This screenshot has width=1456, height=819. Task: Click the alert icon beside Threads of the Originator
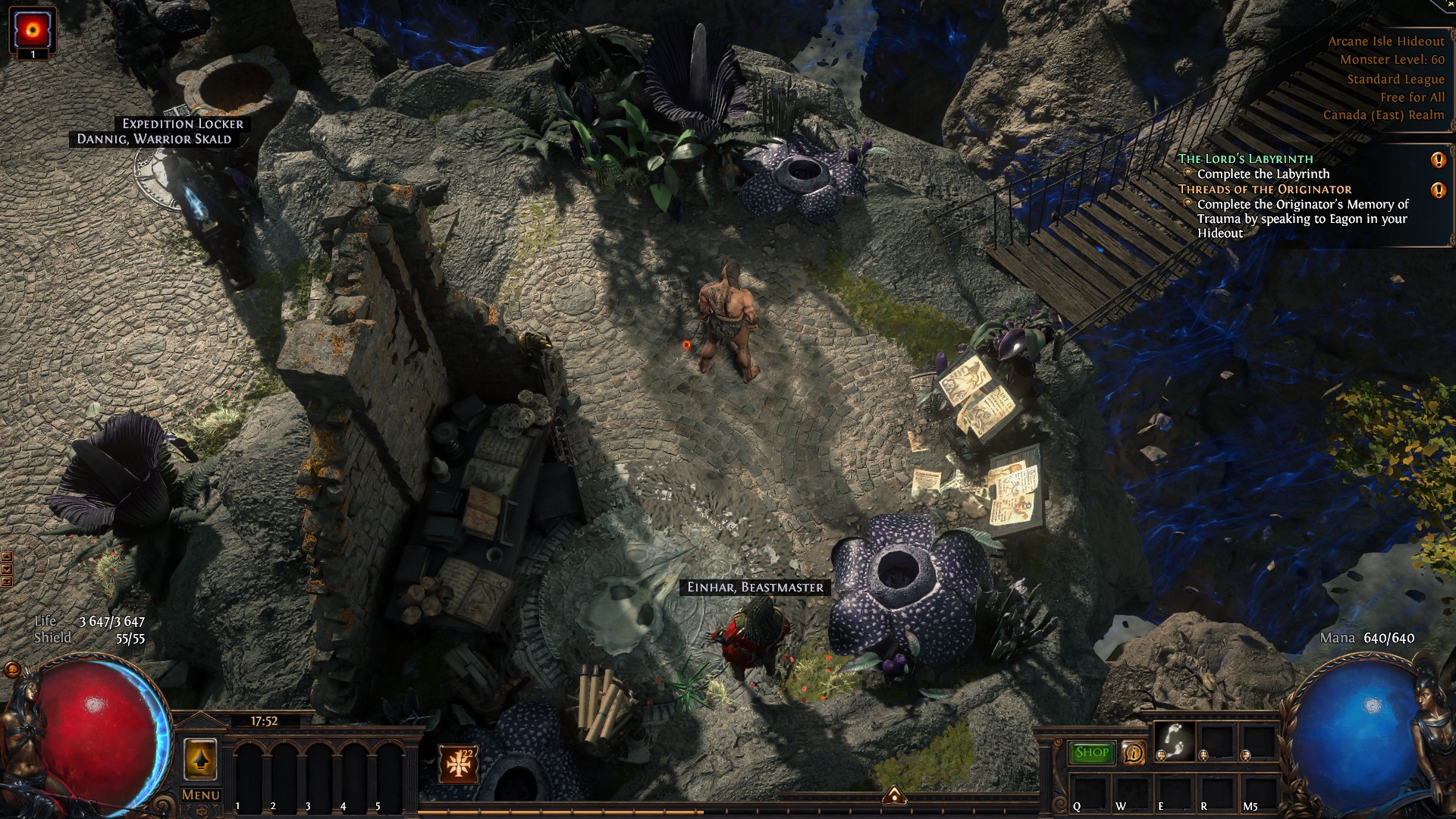click(x=1438, y=190)
